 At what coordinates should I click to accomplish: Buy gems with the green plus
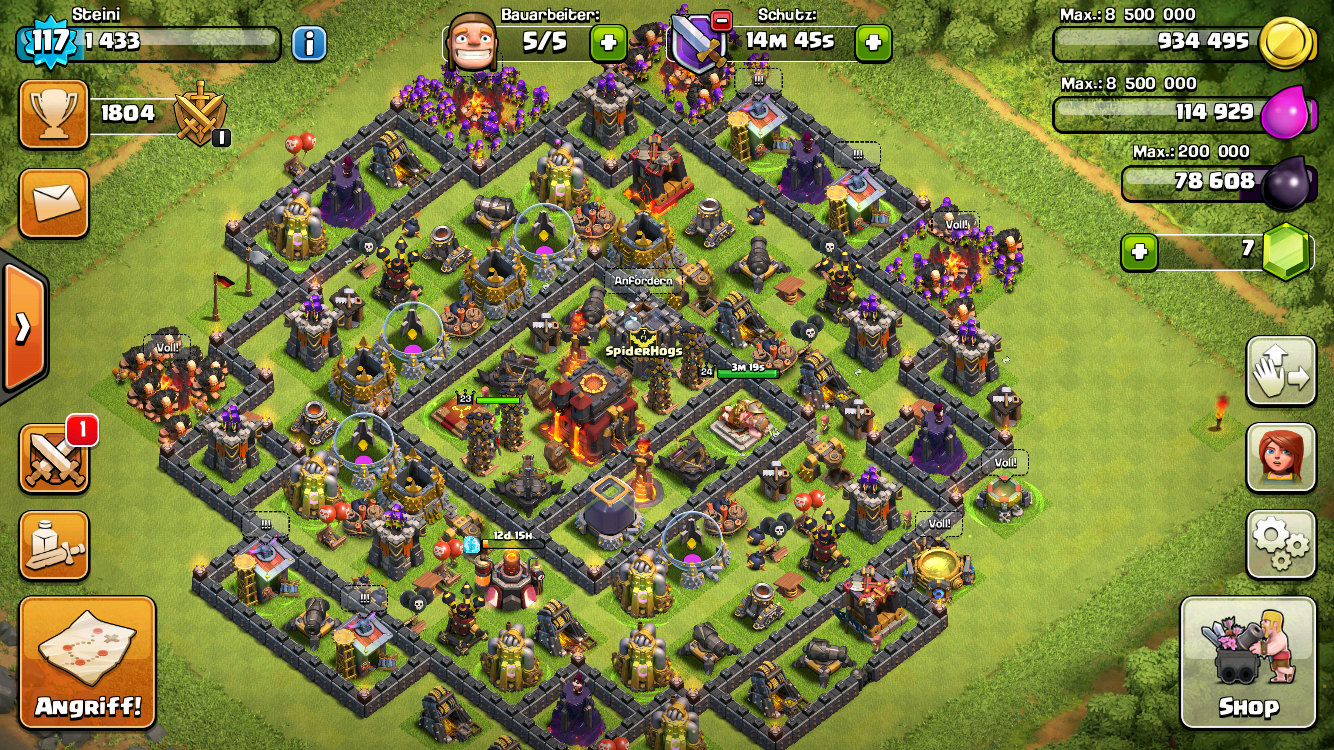1139,252
